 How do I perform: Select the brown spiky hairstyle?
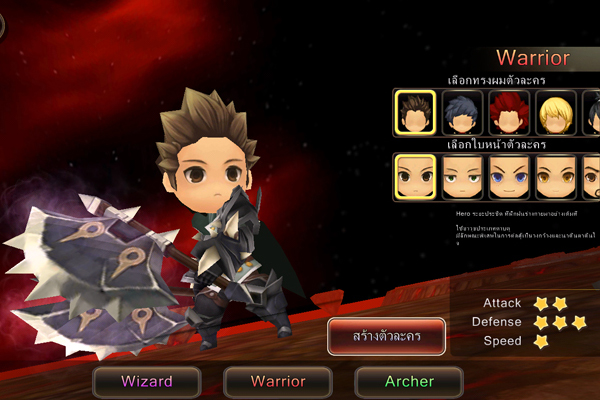[x=414, y=112]
